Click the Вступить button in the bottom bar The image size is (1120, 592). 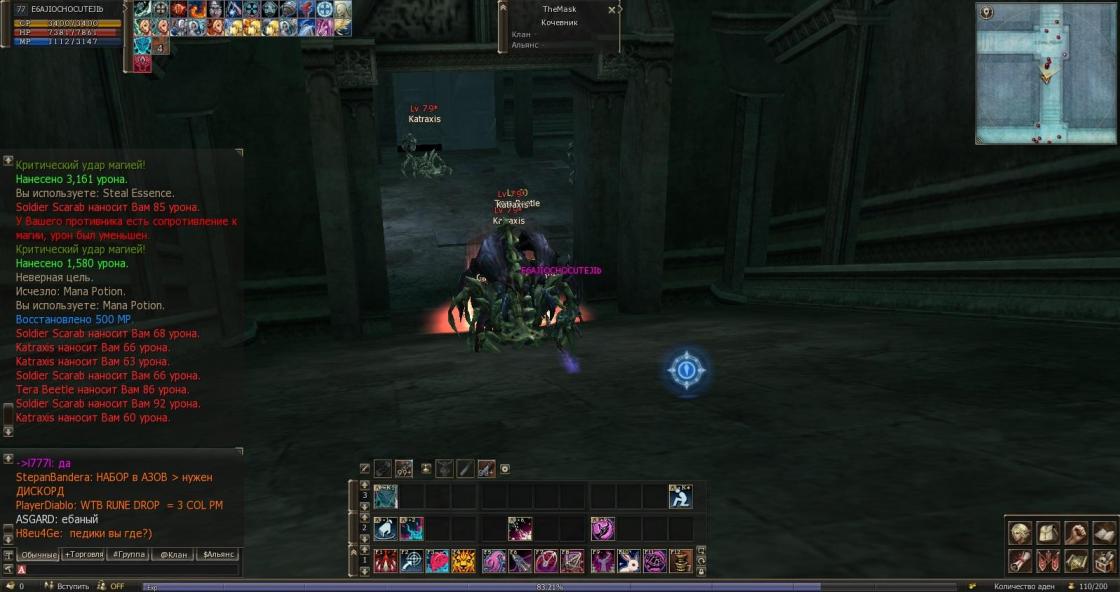pyautogui.click(x=72, y=586)
